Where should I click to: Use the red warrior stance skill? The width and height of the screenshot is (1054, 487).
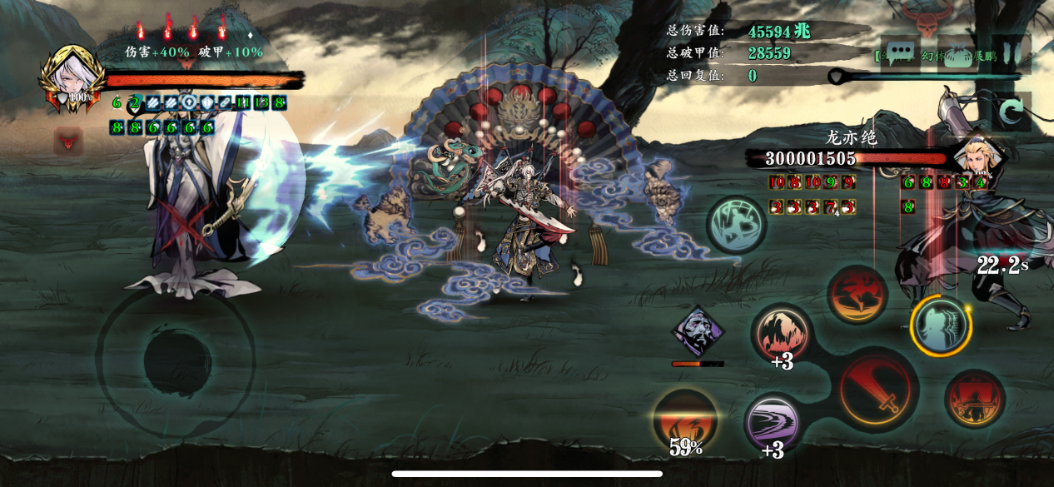(x=974, y=399)
